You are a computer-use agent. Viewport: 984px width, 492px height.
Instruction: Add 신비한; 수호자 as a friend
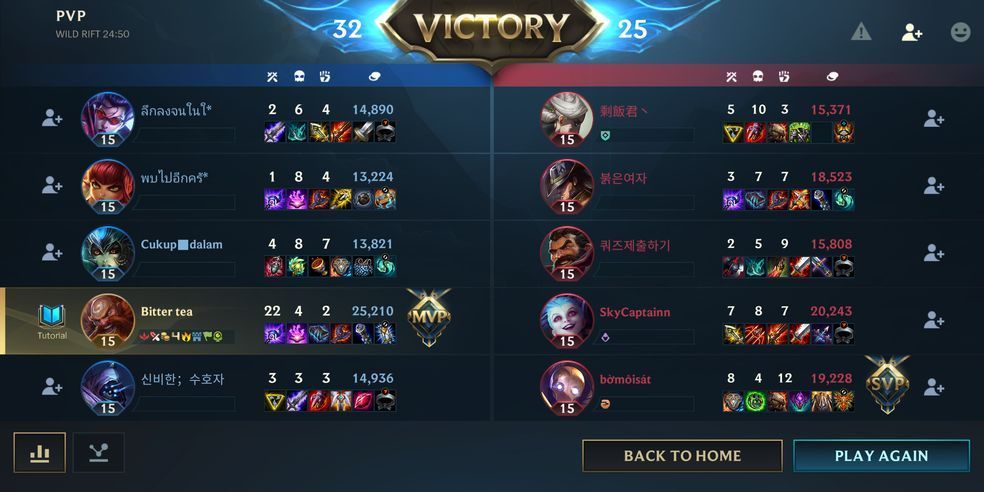pyautogui.click(x=52, y=387)
